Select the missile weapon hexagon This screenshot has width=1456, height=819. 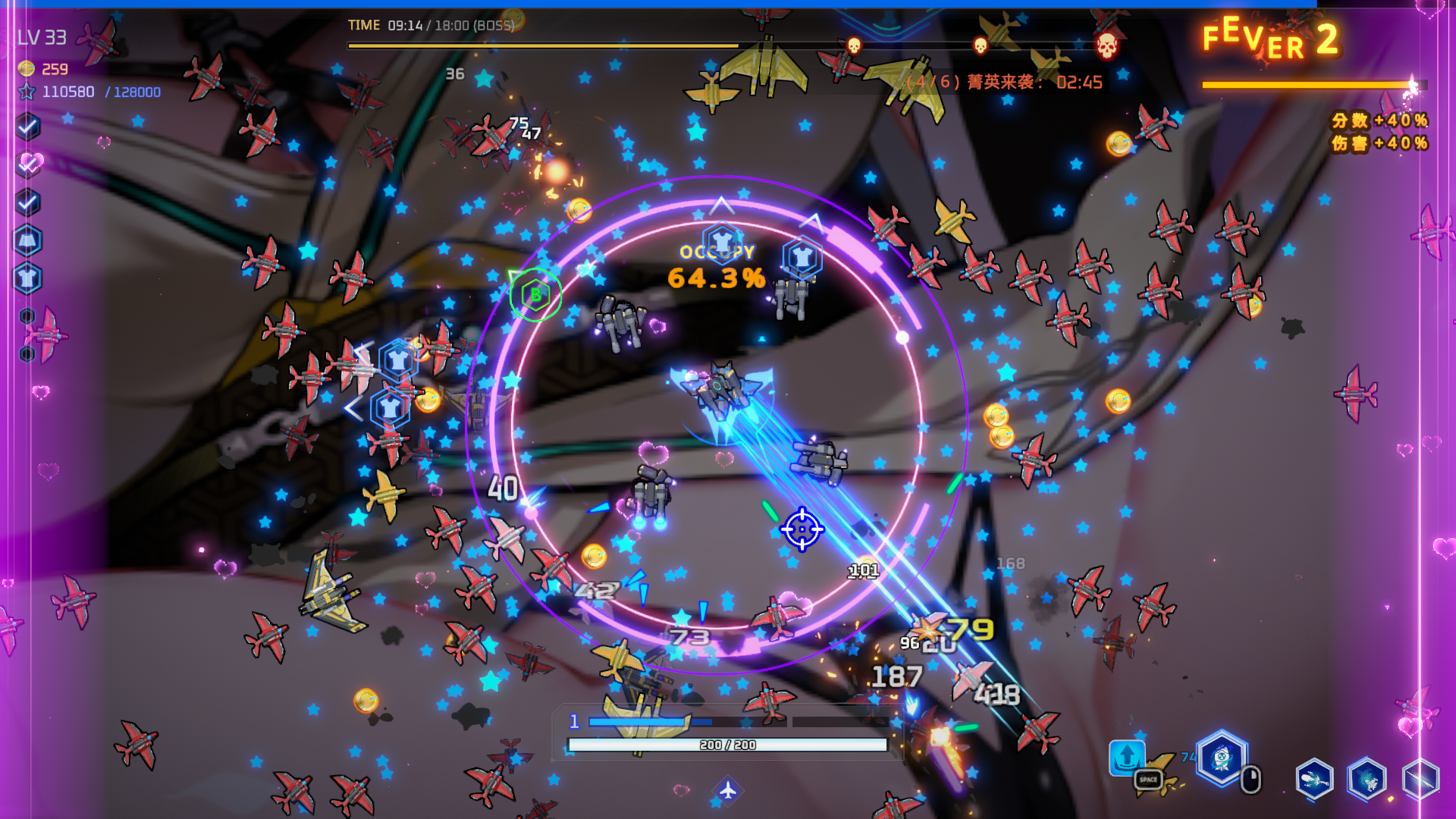click(x=1314, y=779)
